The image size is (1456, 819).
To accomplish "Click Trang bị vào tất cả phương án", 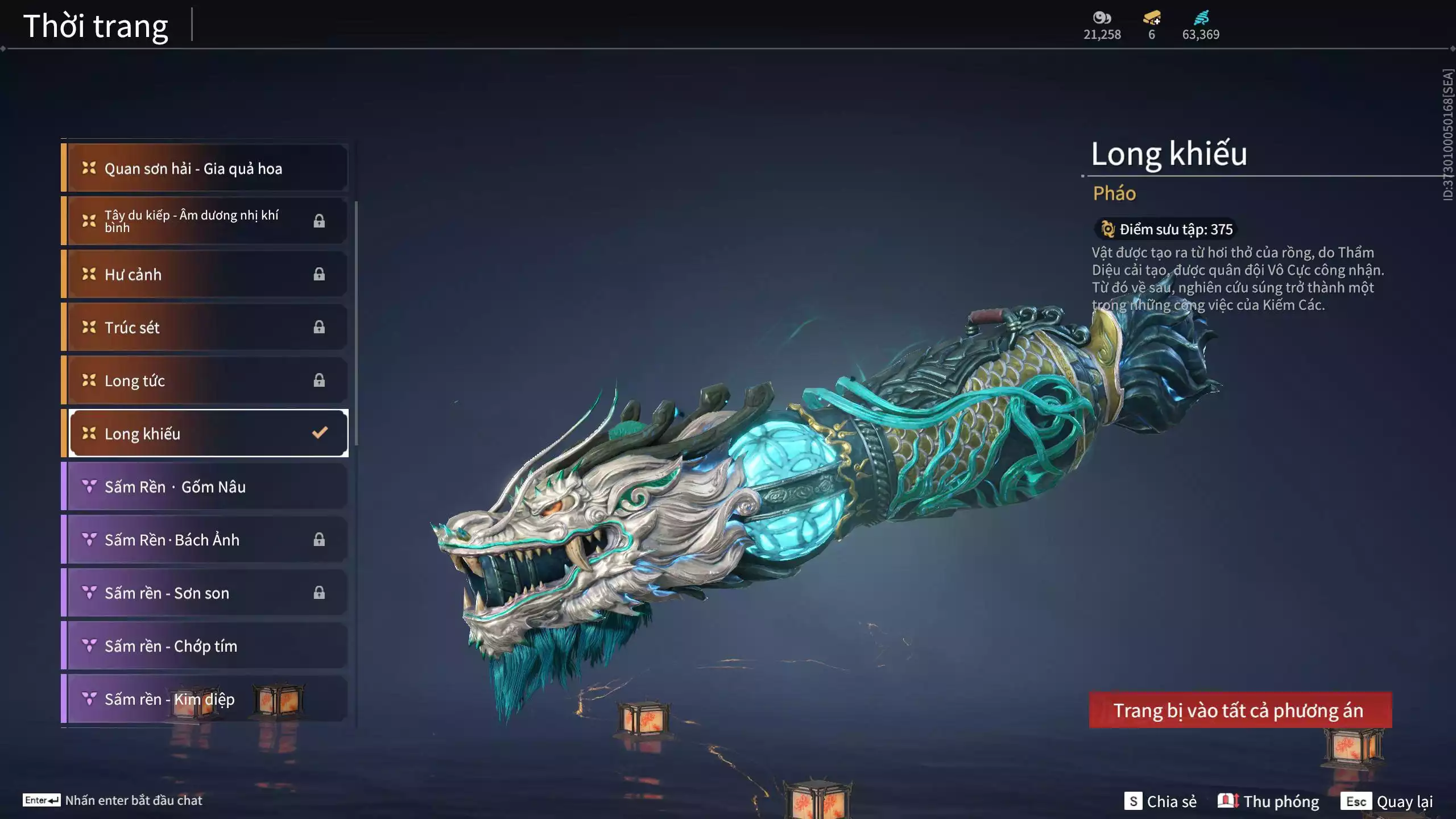I will click(x=1240, y=710).
